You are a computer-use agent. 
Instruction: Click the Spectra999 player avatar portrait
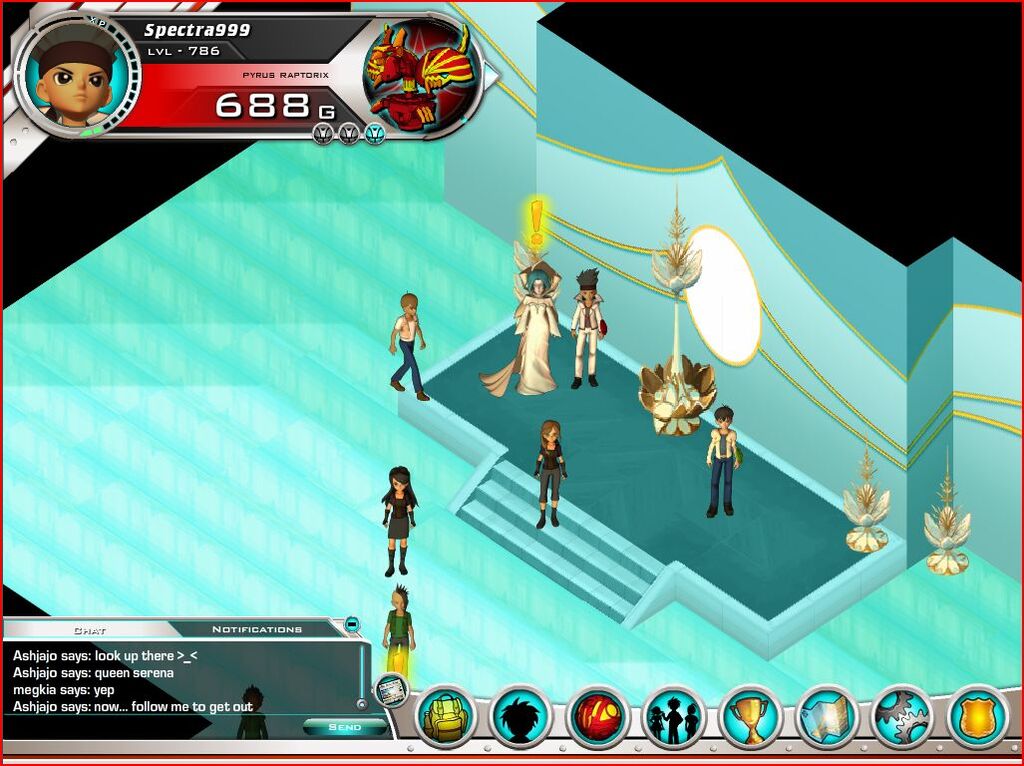point(77,75)
